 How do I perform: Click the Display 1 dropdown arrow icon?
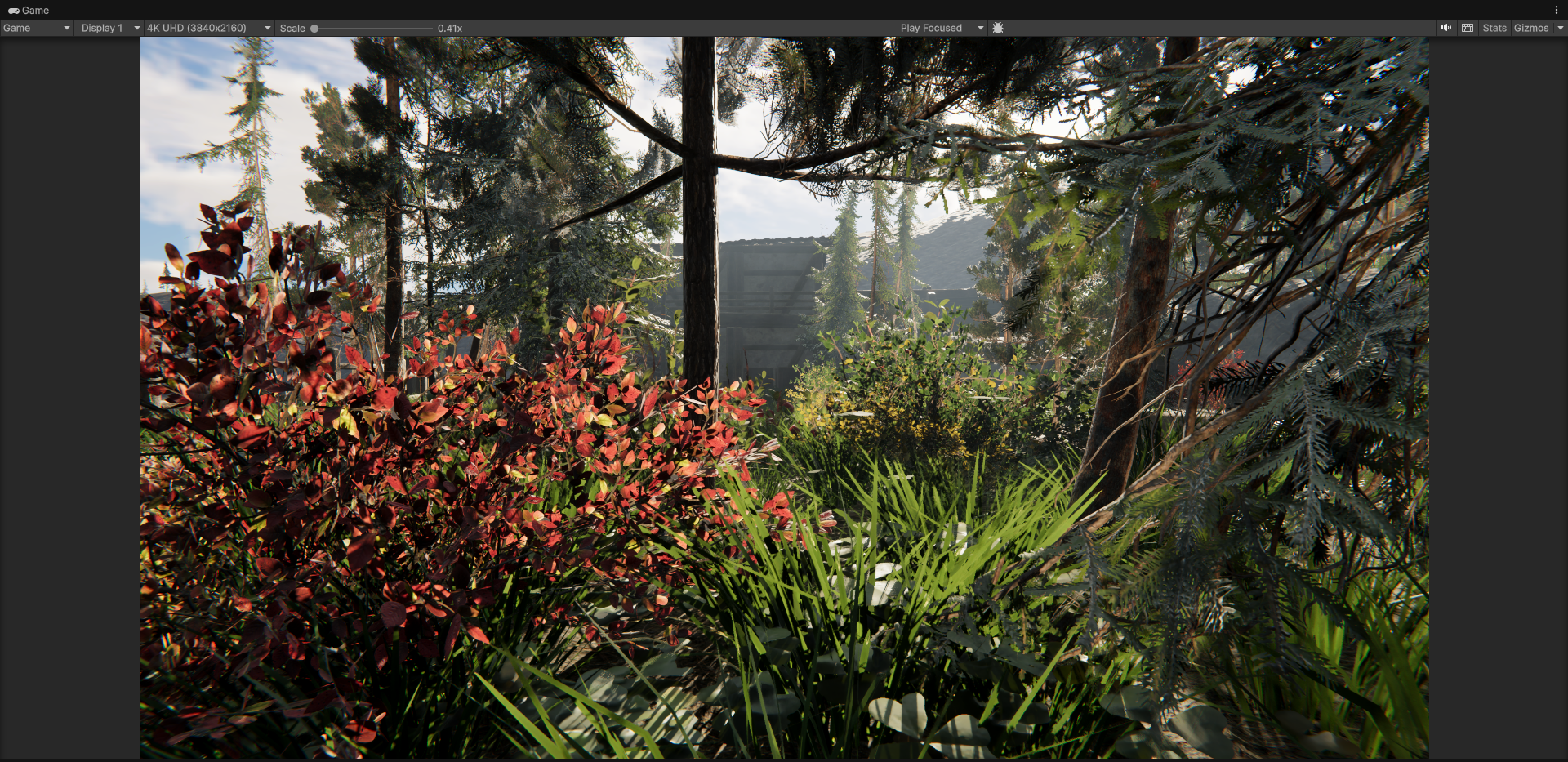coord(137,27)
